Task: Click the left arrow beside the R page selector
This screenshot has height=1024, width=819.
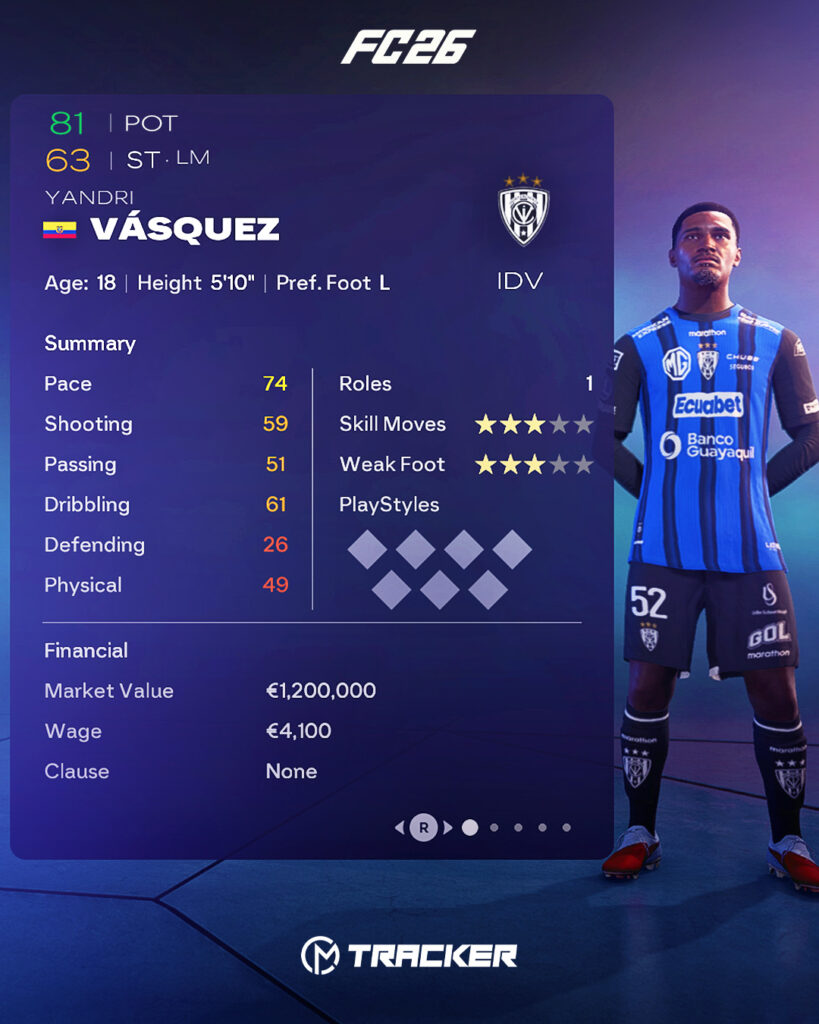Action: (x=400, y=827)
